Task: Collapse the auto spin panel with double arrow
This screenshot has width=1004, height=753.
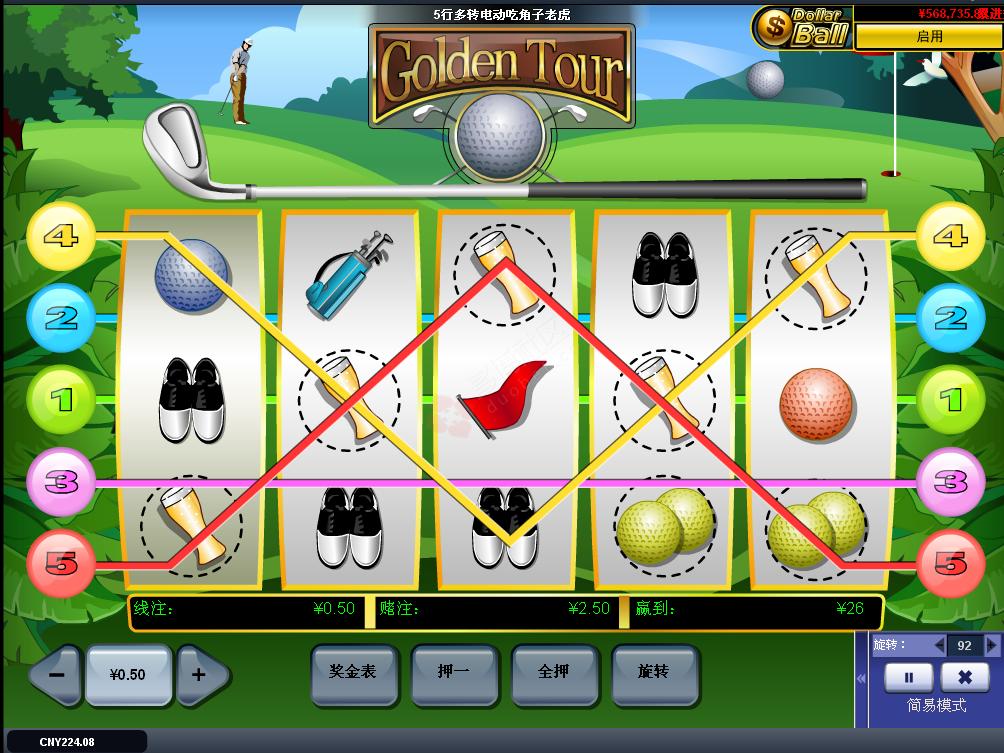Action: (863, 679)
